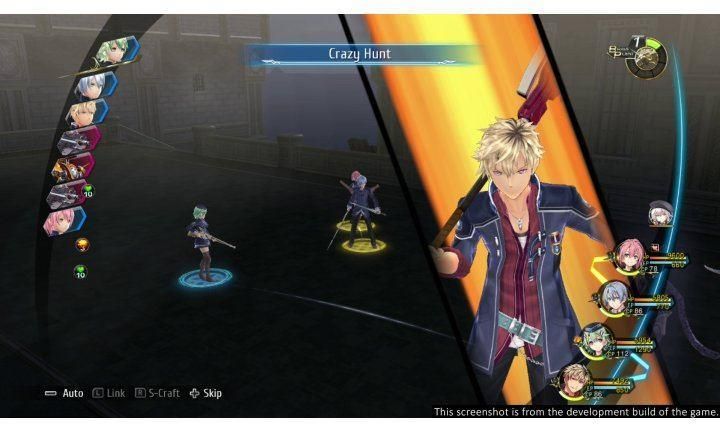Screen dimensions: 720x424
Task: Choose the silver-haired party member status portrait
Action: coord(613,296)
